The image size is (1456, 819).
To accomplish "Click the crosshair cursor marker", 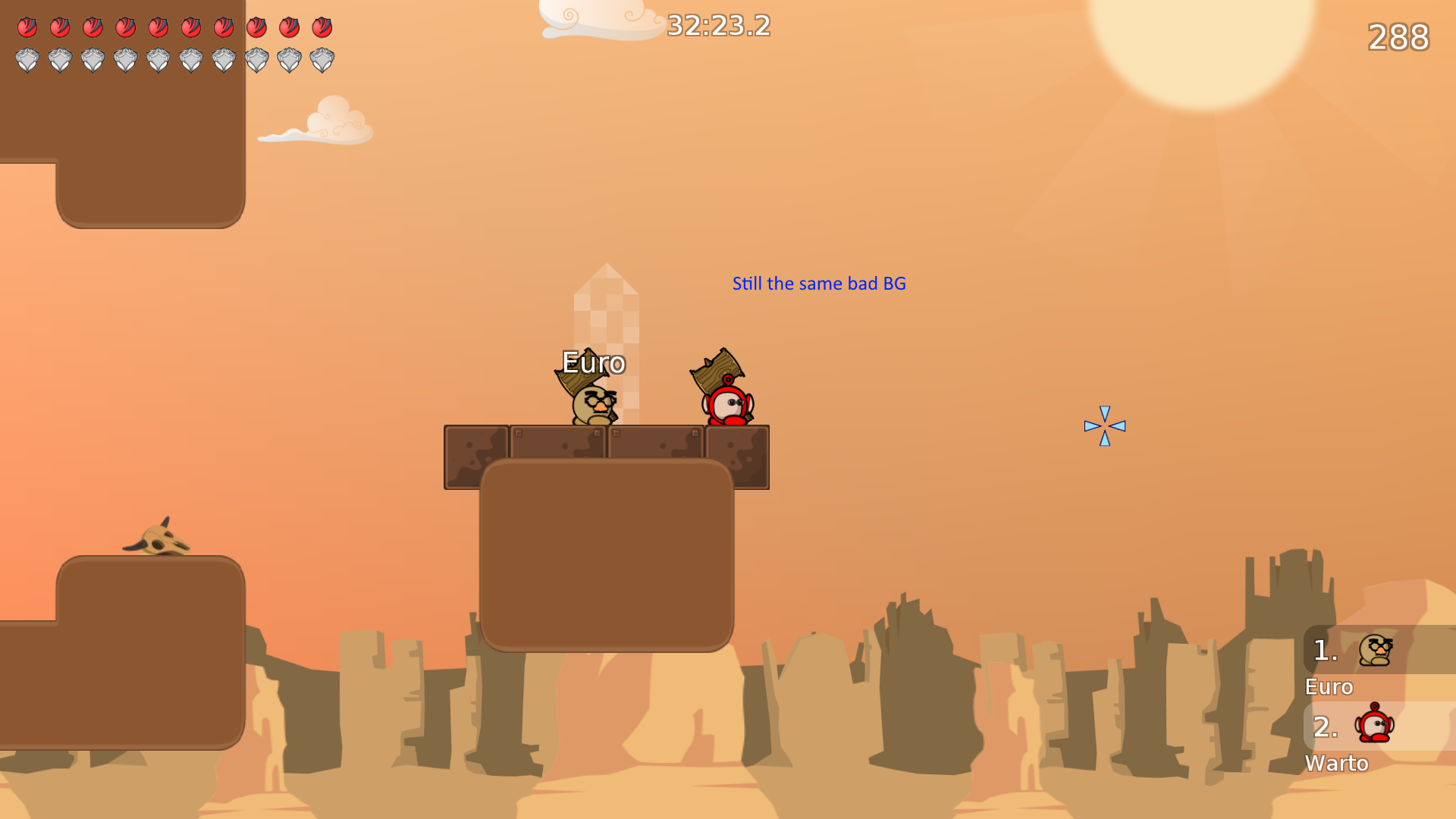I will pyautogui.click(x=1106, y=427).
